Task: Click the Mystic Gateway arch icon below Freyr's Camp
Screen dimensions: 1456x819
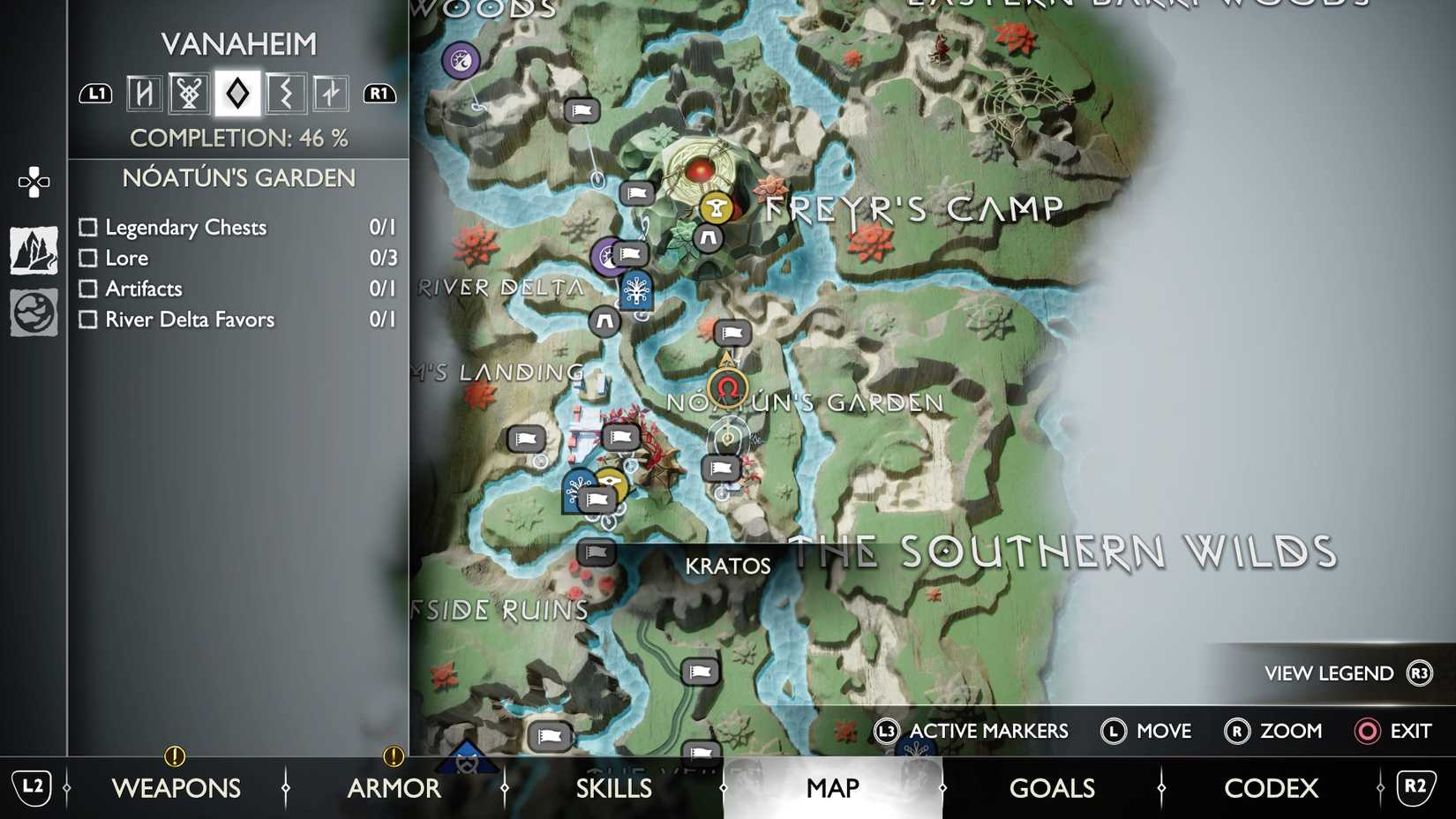Action: click(x=709, y=237)
